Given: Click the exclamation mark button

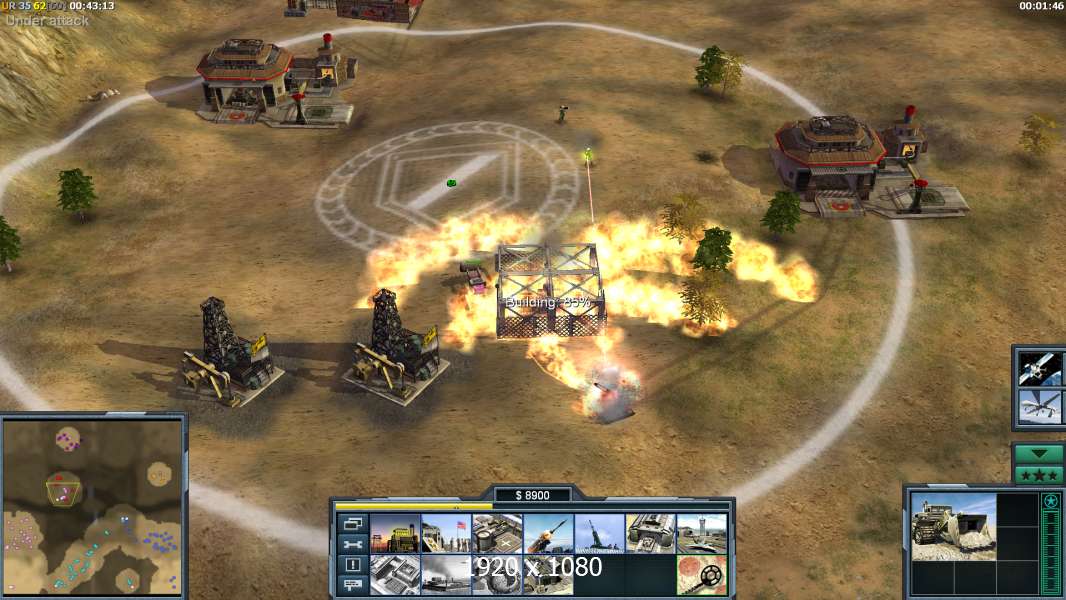Looking at the screenshot, I should coord(352,565).
